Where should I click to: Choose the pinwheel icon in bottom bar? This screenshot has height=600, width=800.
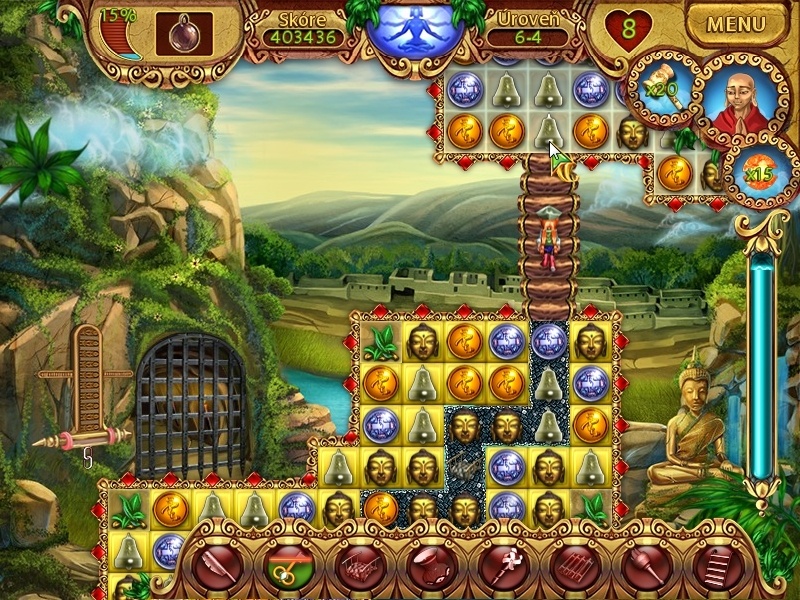click(x=505, y=567)
